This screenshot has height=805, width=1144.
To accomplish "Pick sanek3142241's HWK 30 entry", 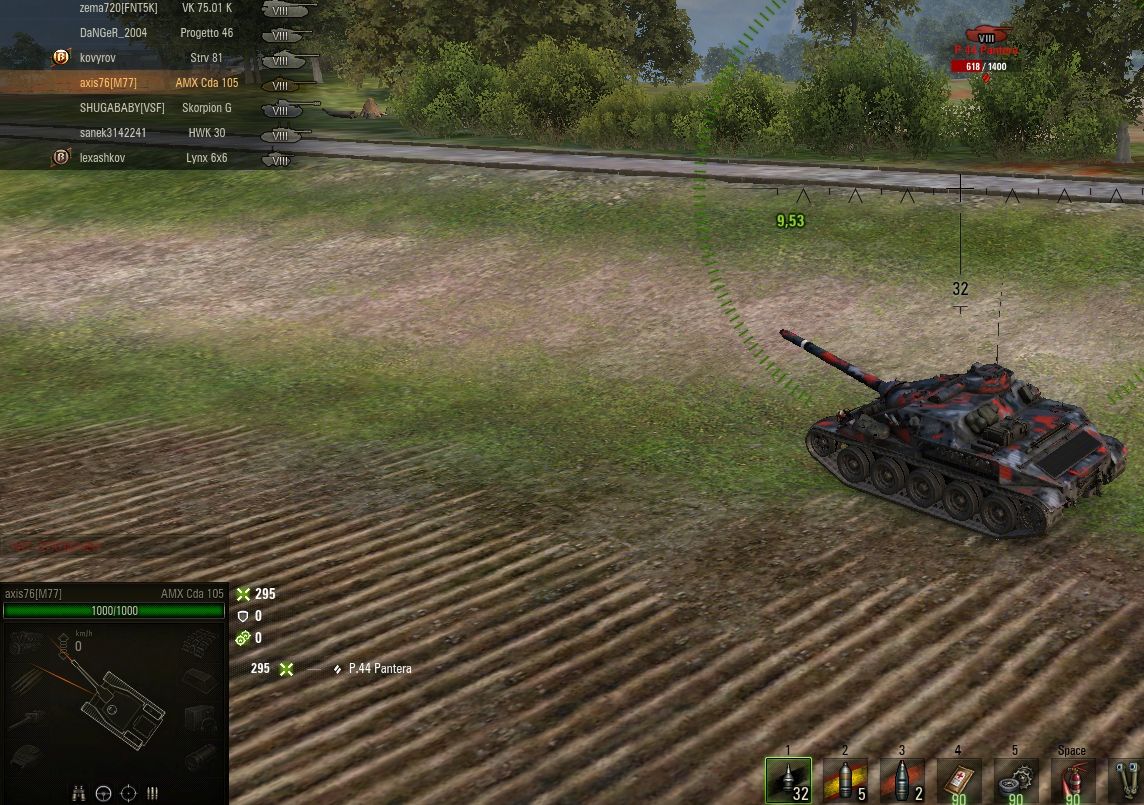I will click(x=150, y=133).
